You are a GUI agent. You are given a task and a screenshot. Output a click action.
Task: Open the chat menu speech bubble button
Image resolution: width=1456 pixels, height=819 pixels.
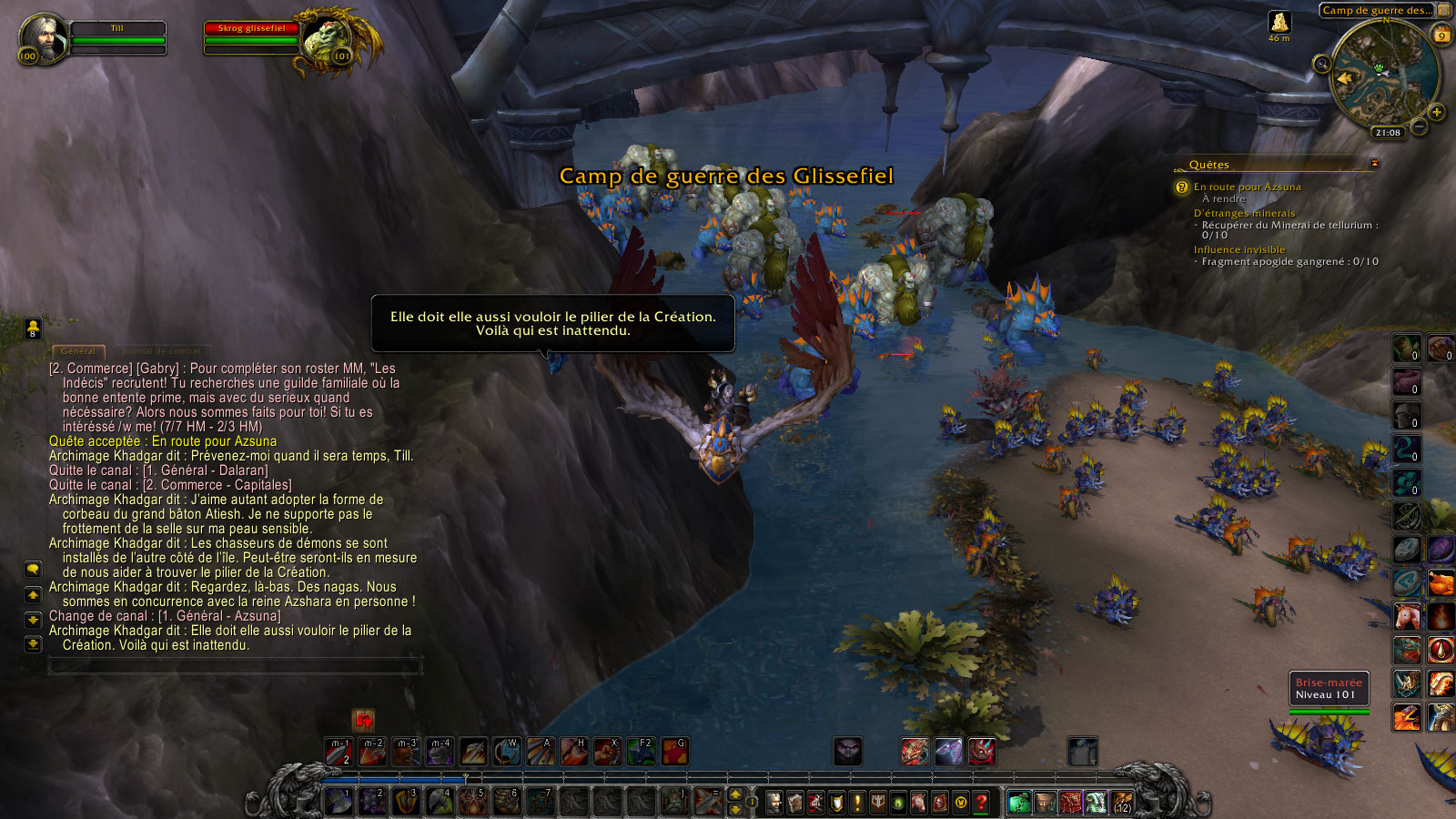coord(33,569)
